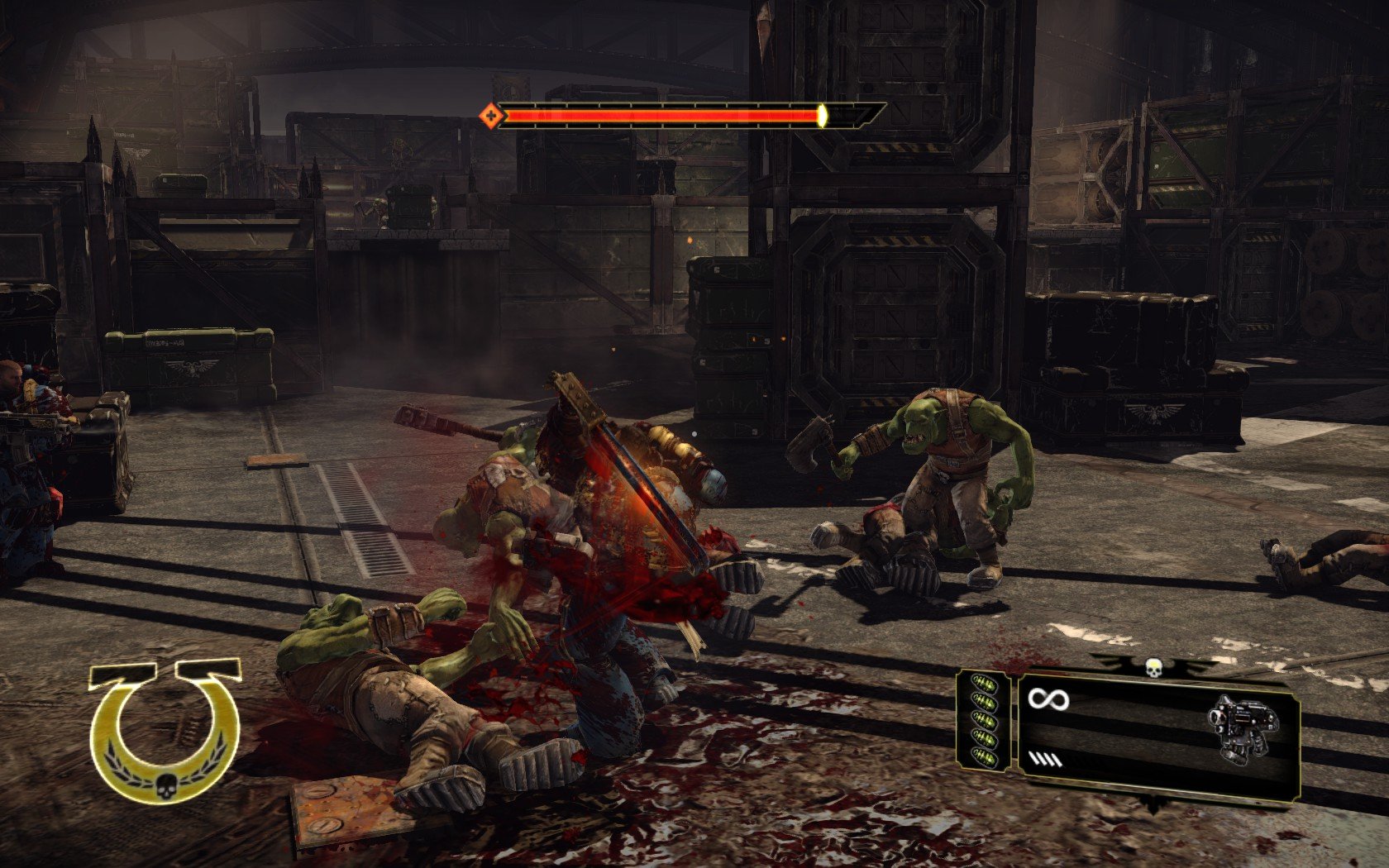Select the middle grenade in the stack
Image resolution: width=1389 pixels, height=868 pixels.
985,718
